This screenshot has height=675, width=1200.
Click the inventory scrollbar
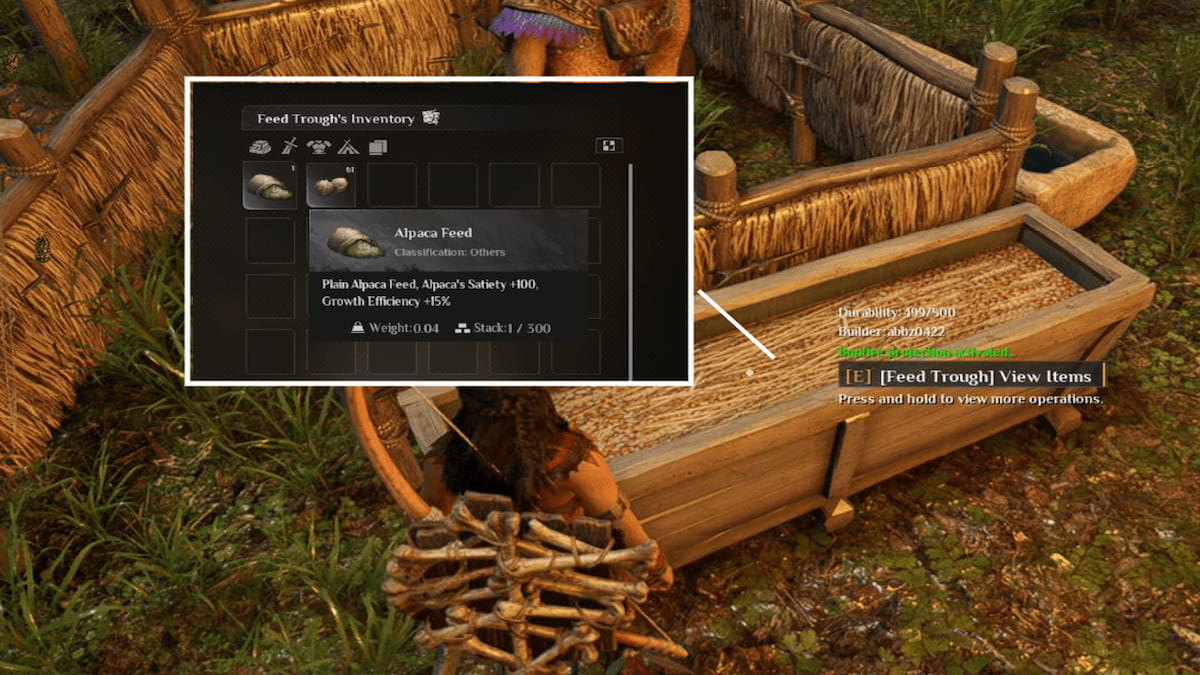coord(631,270)
